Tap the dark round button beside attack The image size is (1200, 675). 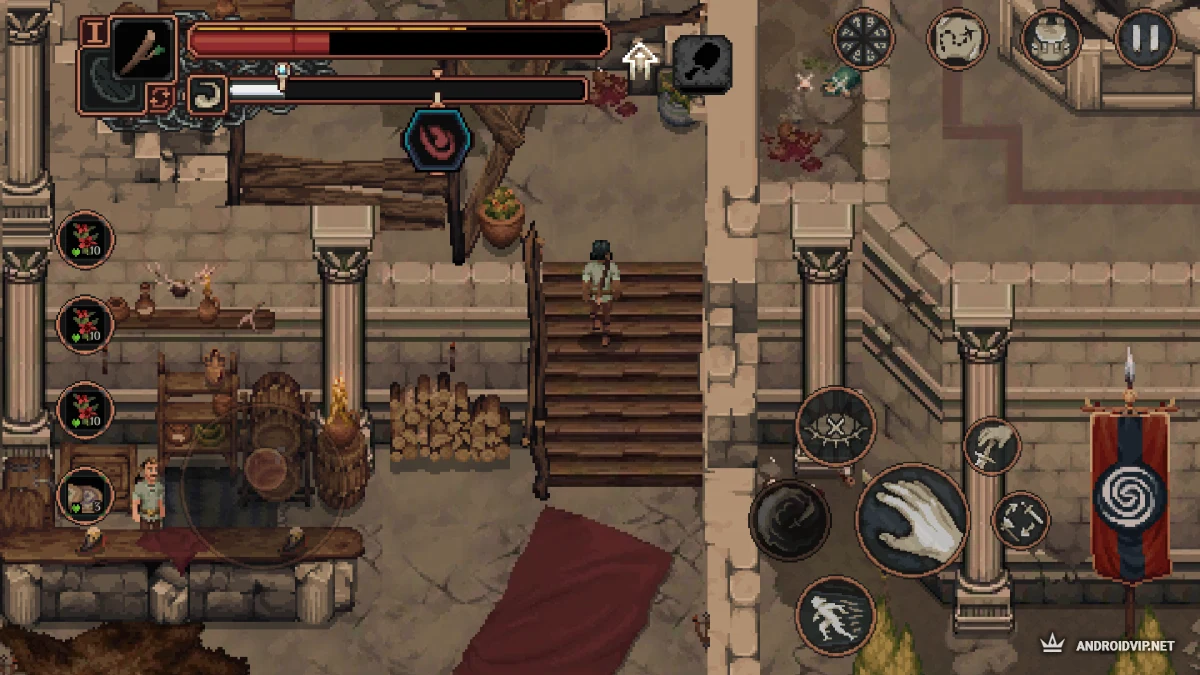[789, 519]
